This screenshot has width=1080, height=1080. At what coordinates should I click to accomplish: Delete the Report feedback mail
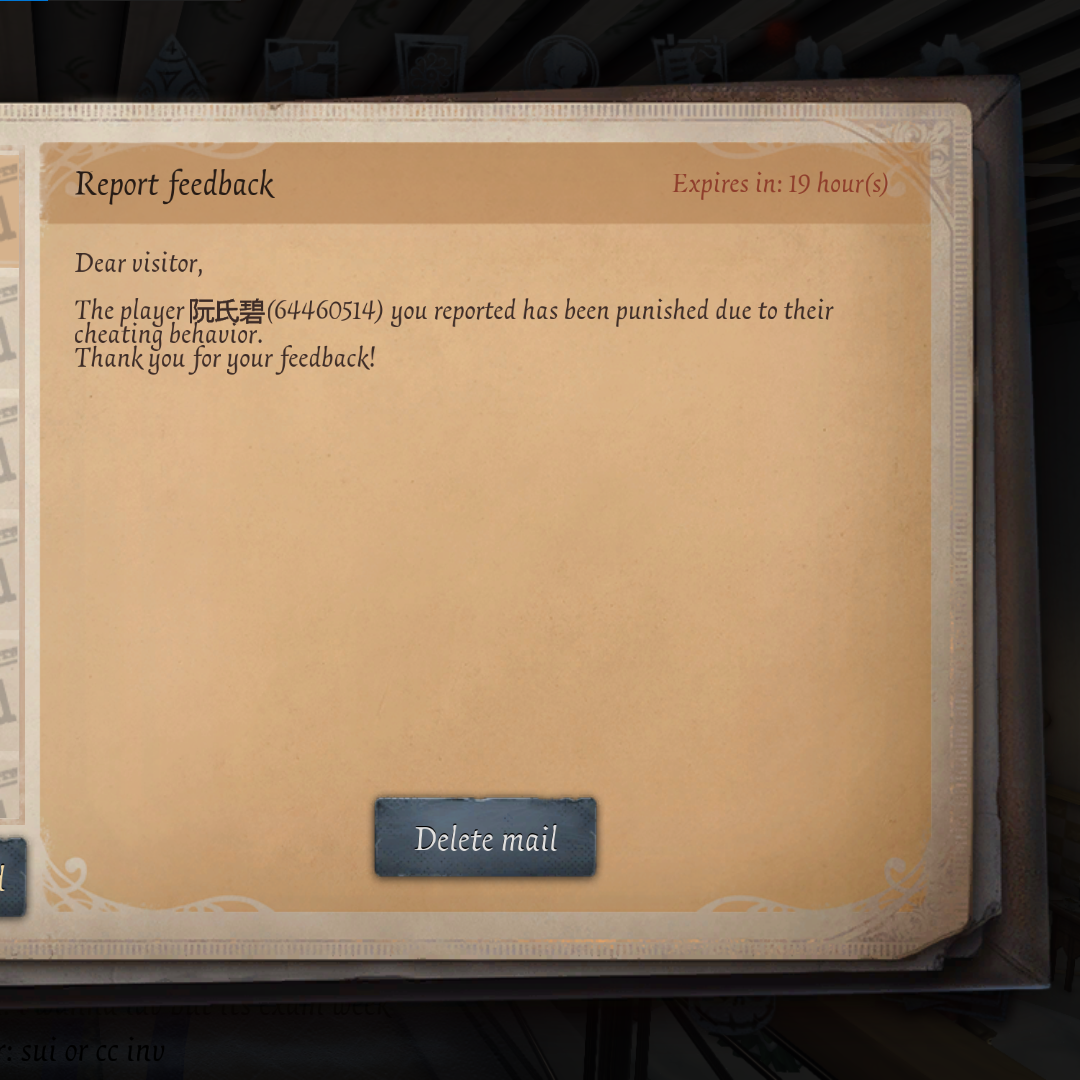(x=485, y=838)
